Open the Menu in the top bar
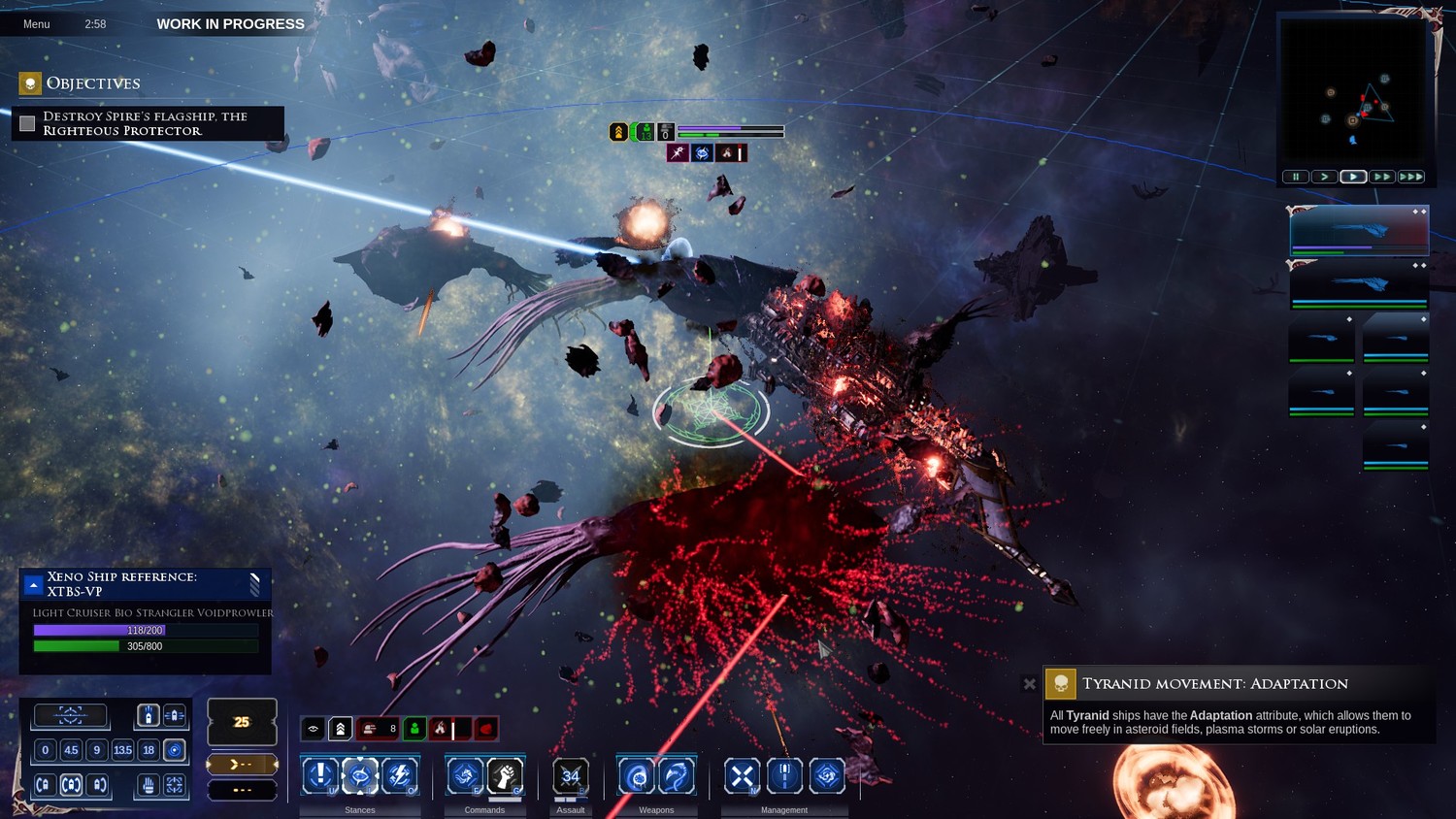Screen dimensions: 1456x819 coord(37,24)
